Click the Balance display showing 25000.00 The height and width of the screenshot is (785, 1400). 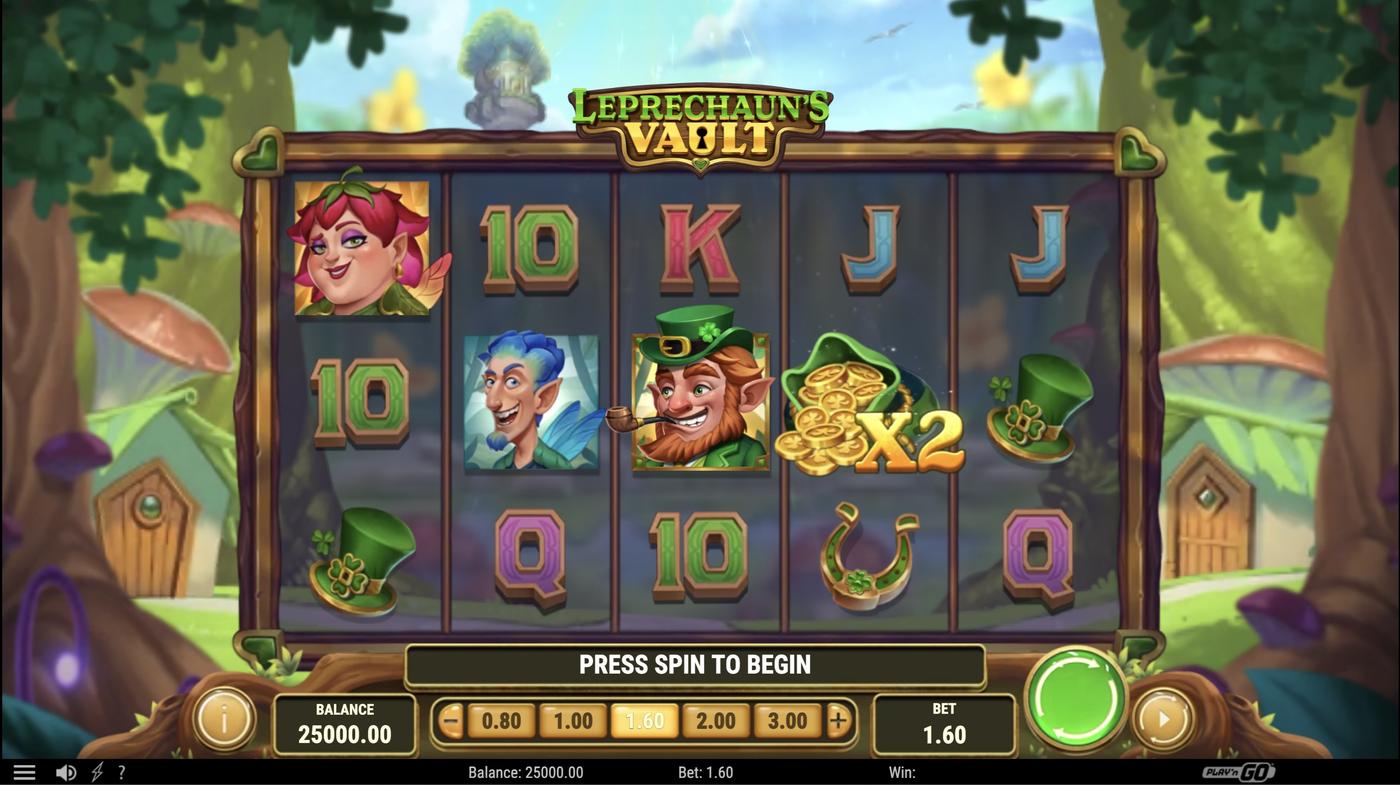345,722
